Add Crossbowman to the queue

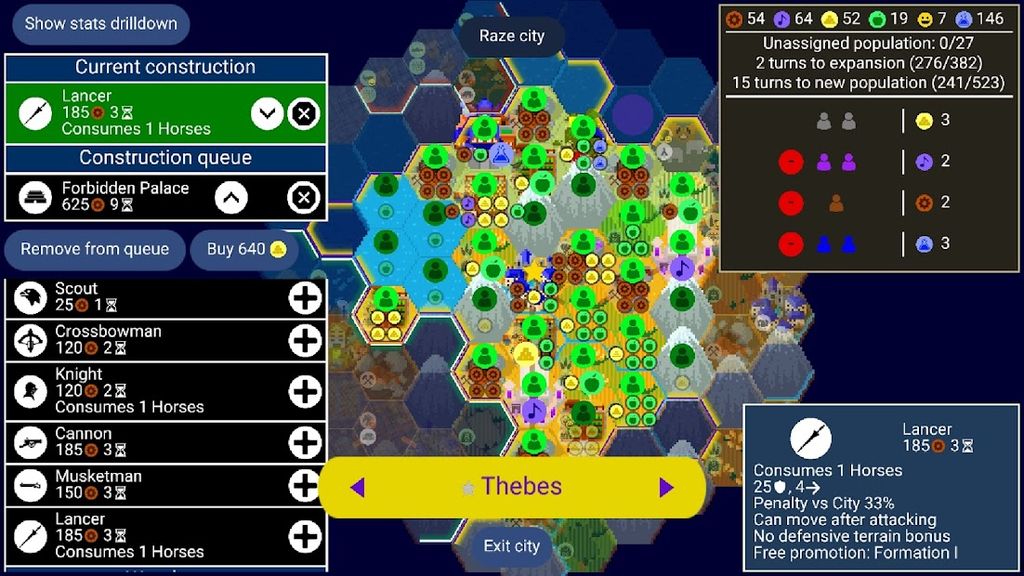(x=304, y=341)
